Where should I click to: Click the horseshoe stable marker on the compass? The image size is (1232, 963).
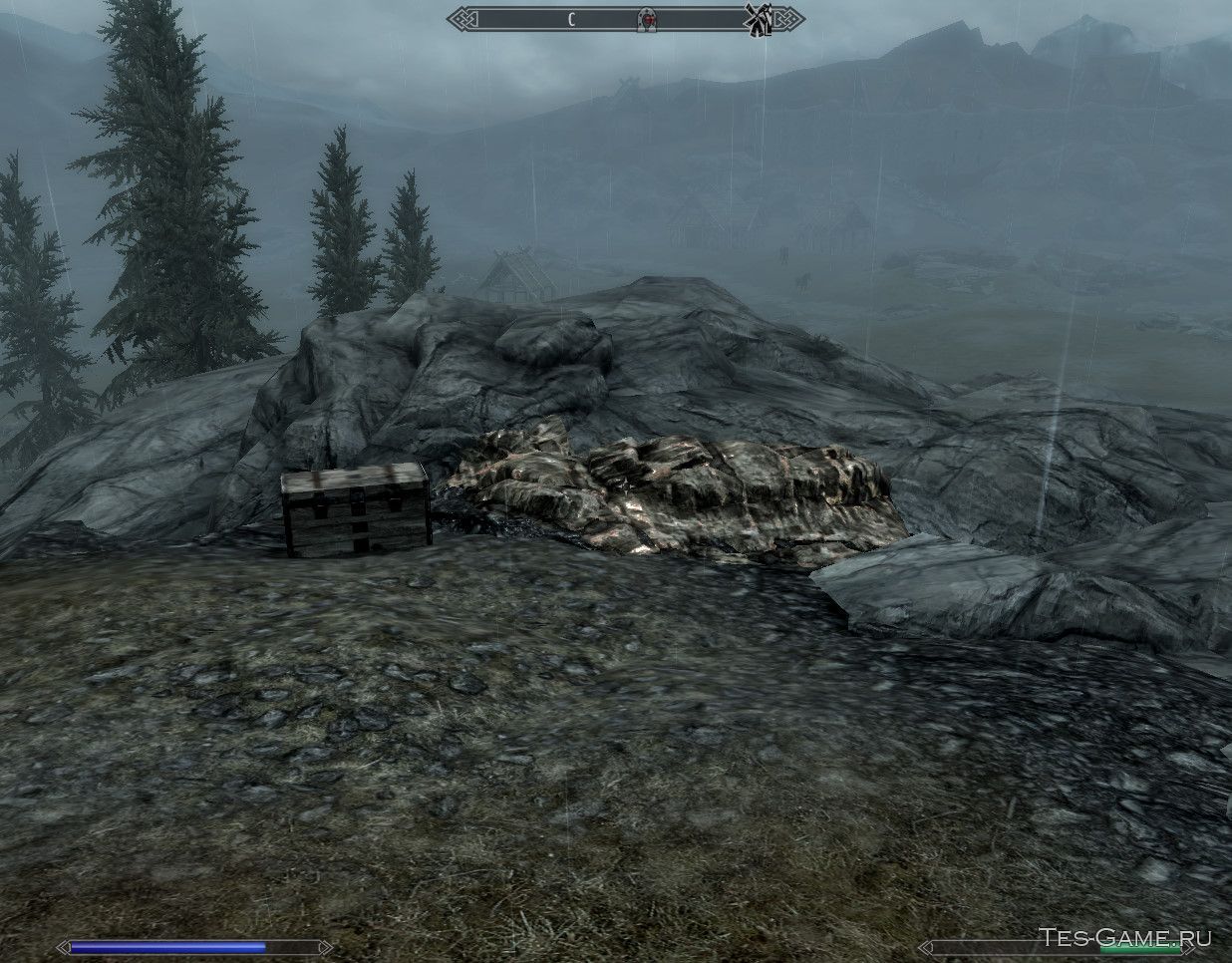pos(648,18)
